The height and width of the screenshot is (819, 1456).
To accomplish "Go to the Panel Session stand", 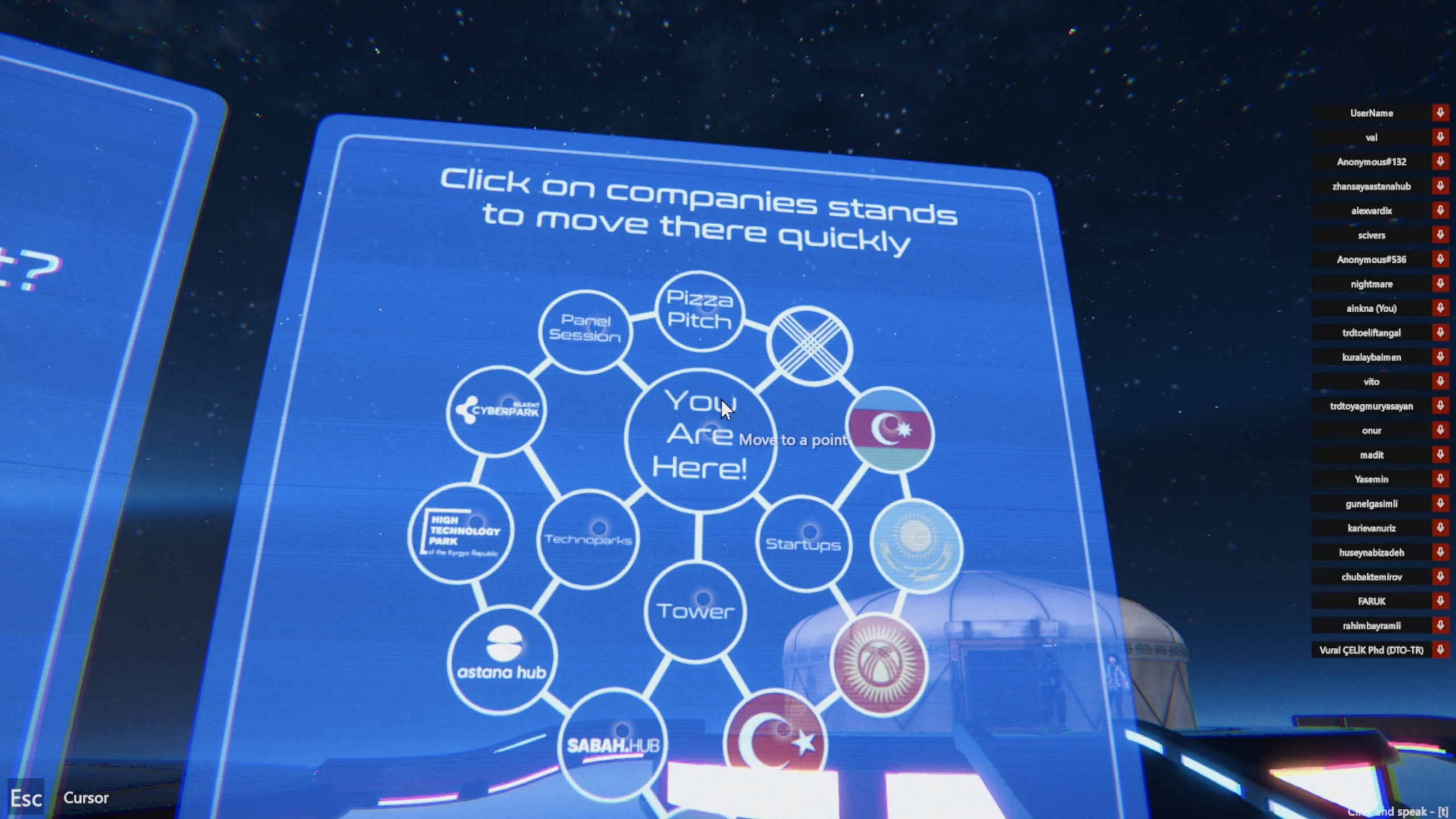I will click(x=585, y=330).
